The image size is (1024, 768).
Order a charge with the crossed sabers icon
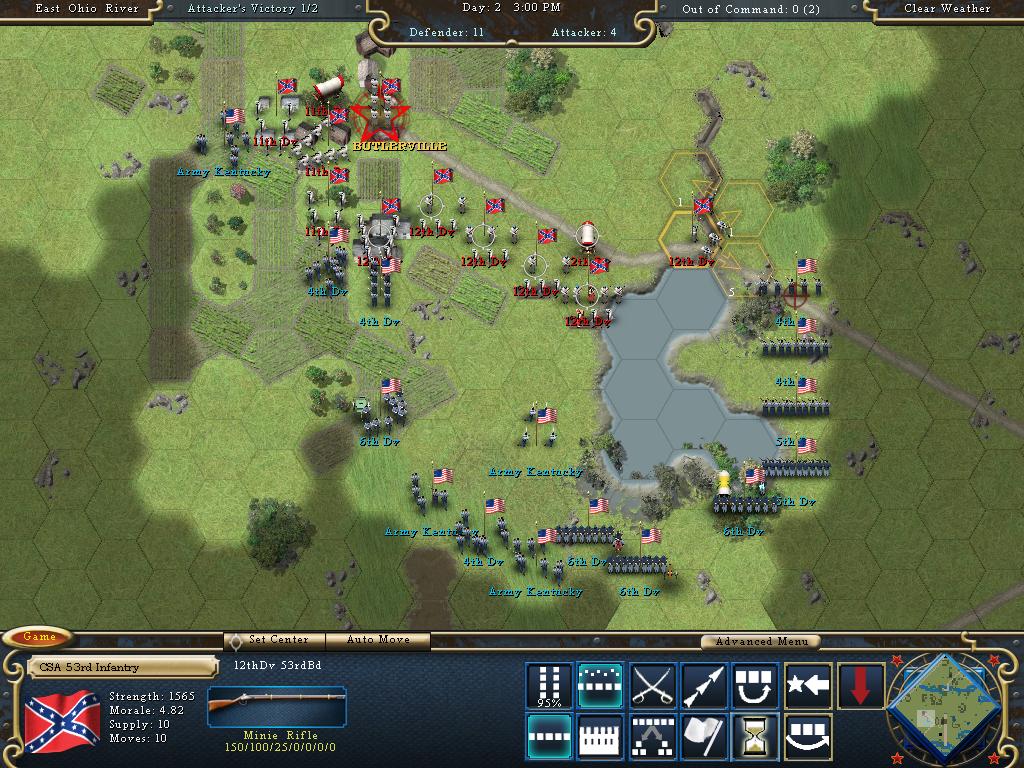pos(653,686)
